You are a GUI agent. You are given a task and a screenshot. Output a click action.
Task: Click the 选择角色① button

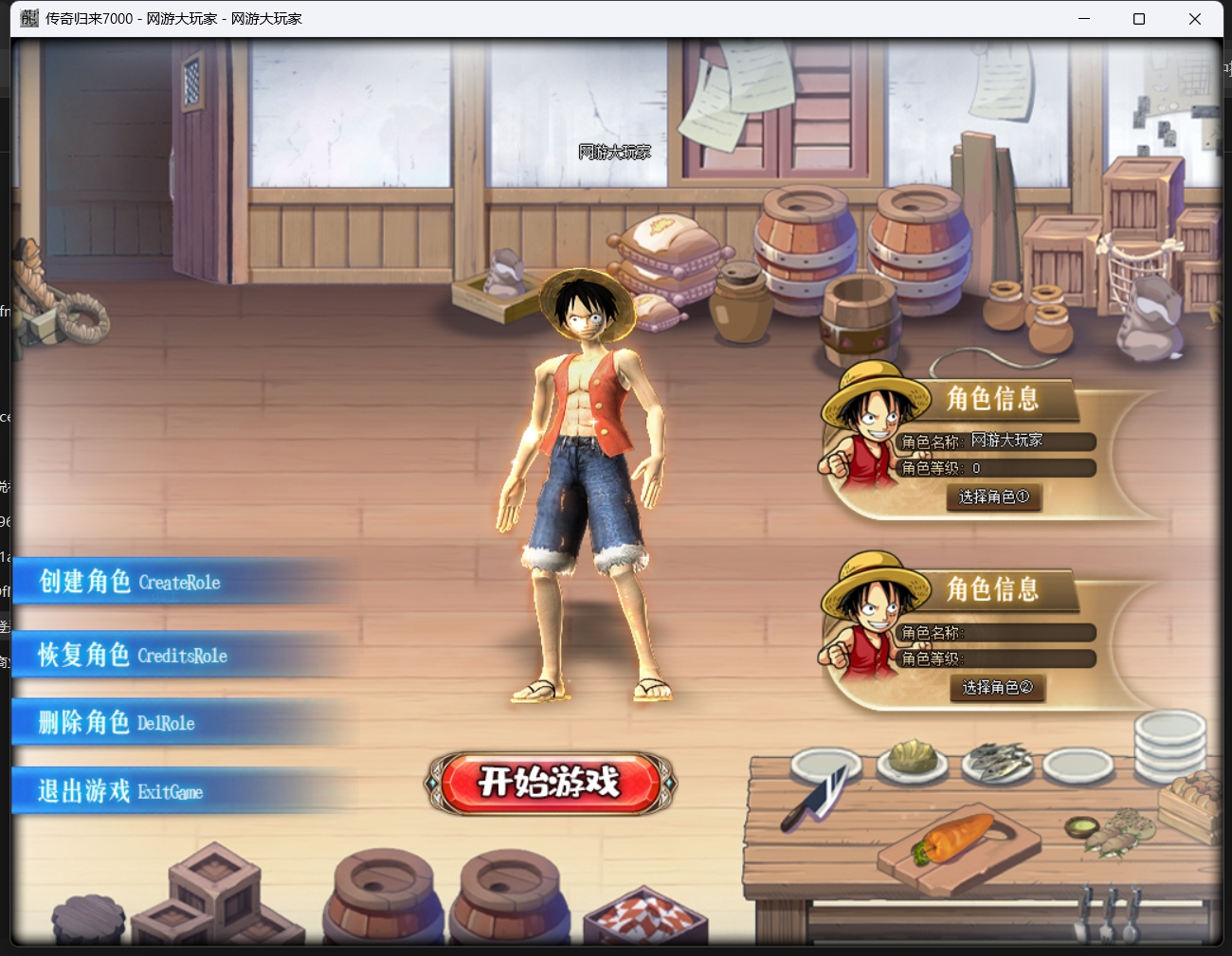(993, 496)
